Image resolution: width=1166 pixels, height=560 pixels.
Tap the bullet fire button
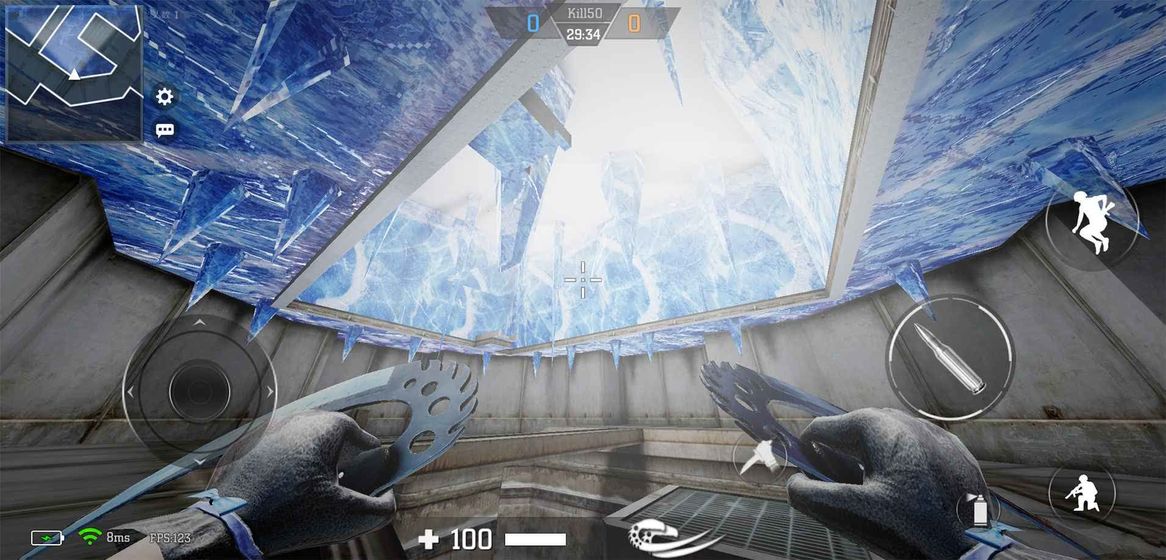[950, 356]
